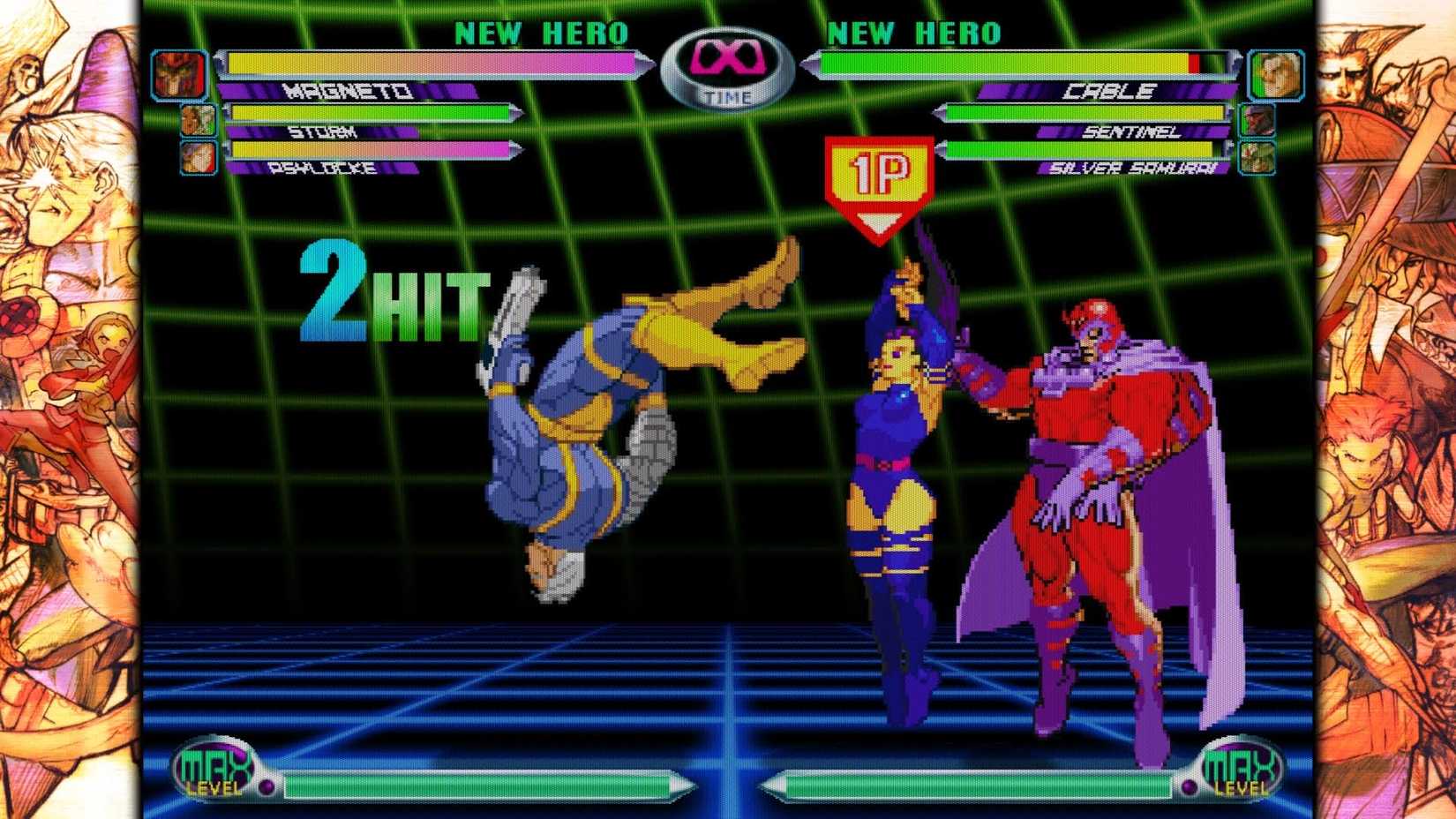Select the left NEW HERO label
1456x819 pixels.
[542, 32]
